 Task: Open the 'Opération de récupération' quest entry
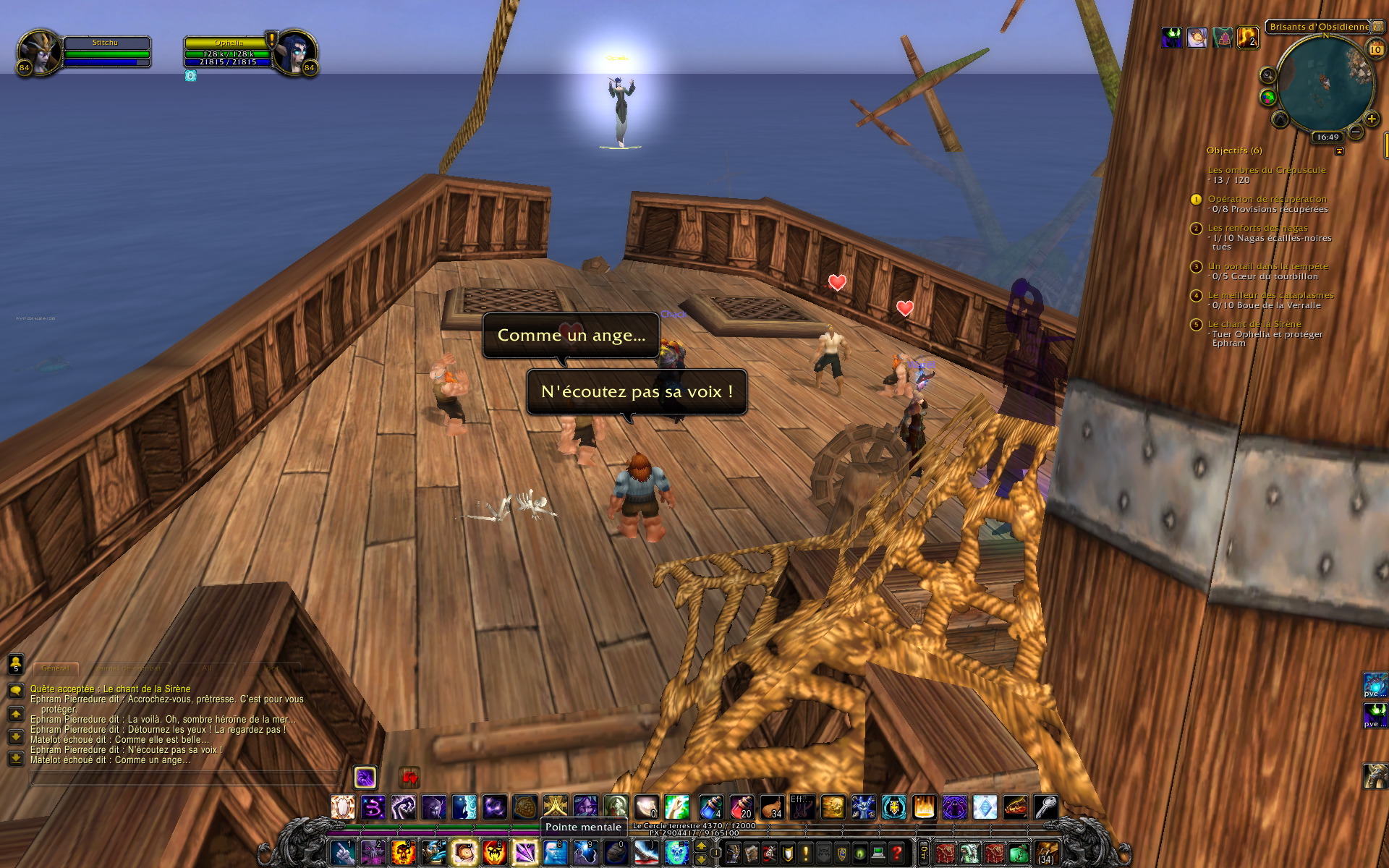click(x=1267, y=199)
